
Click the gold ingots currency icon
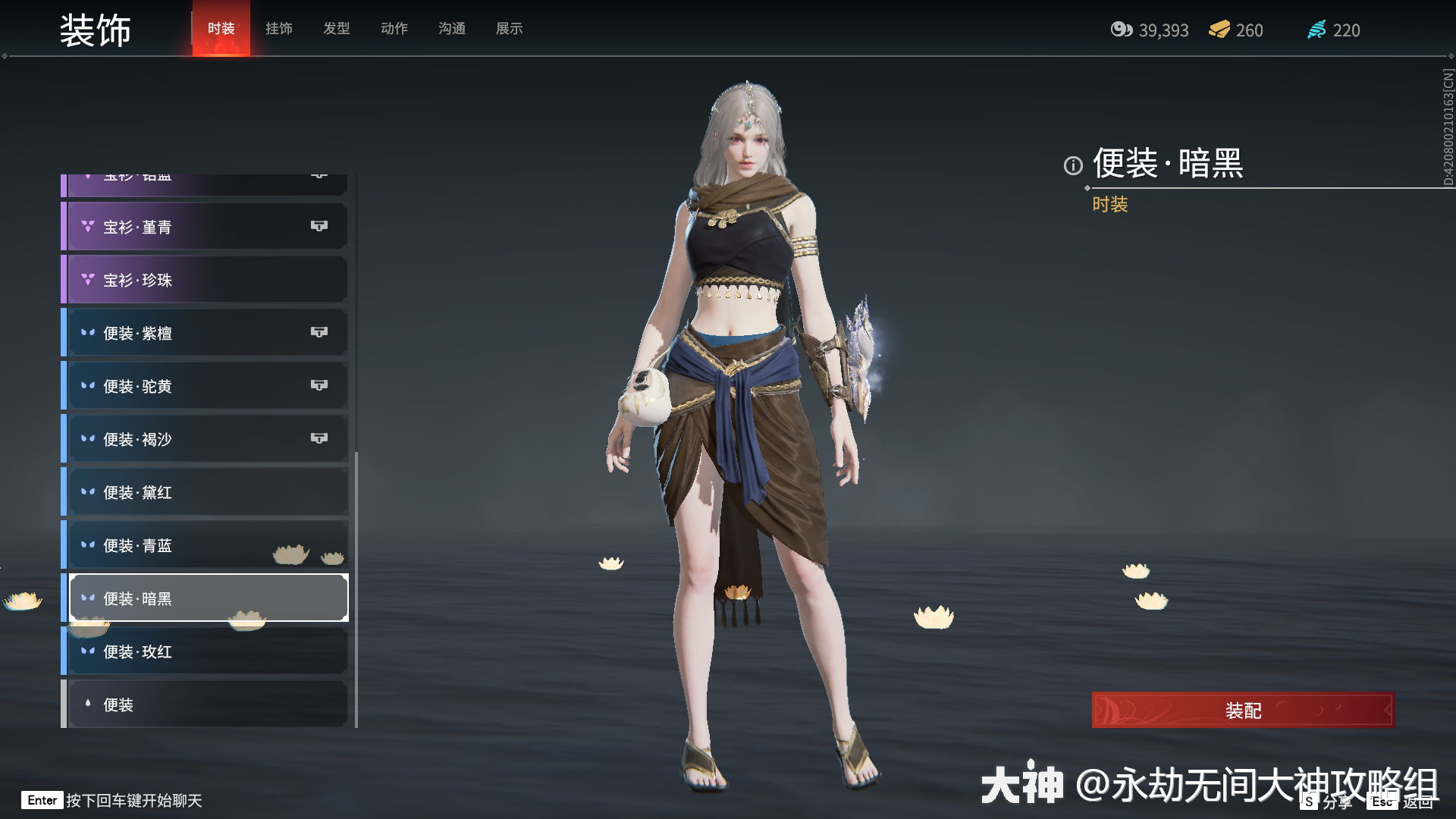click(1219, 30)
